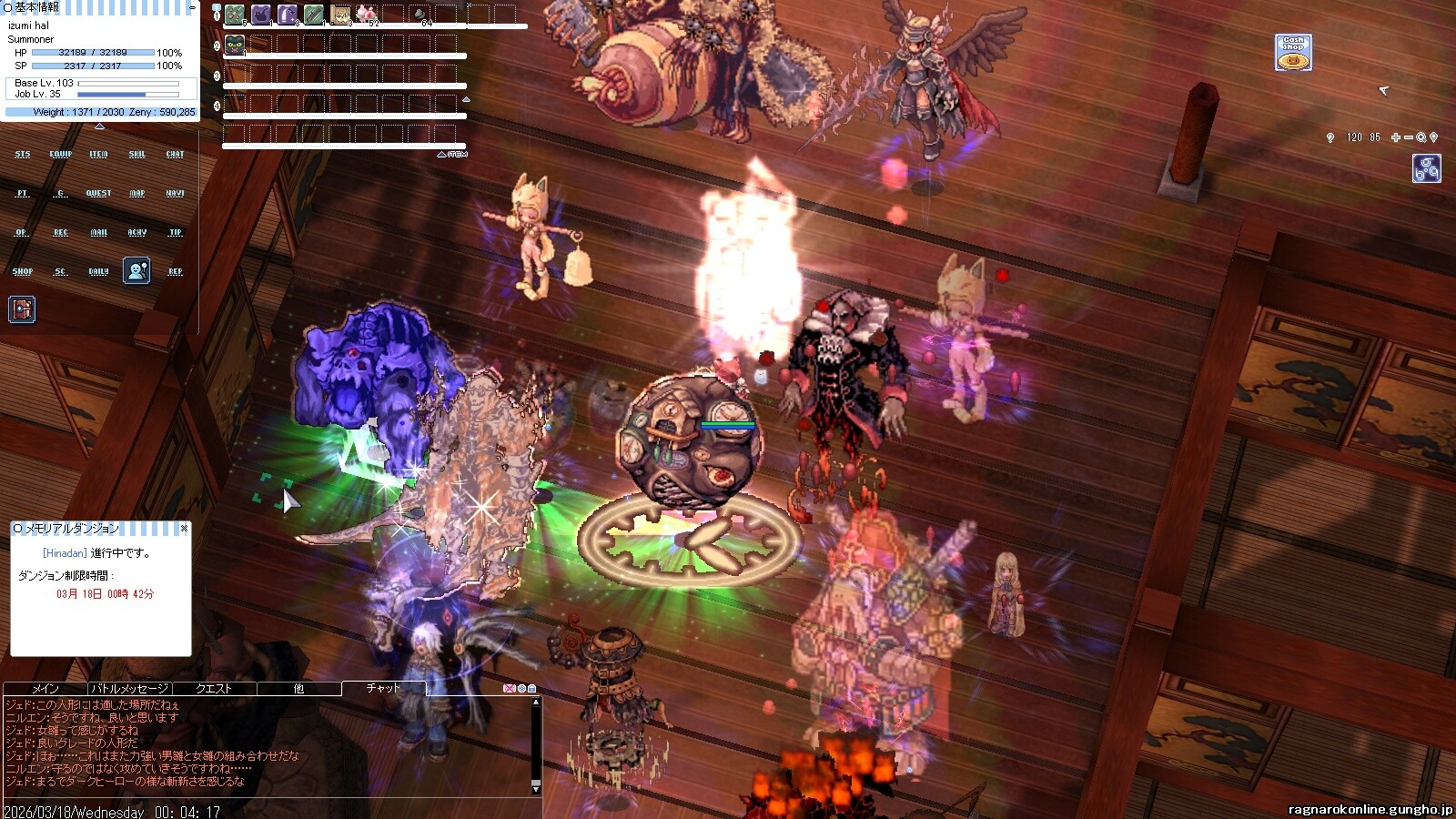Switch to the バトルメッセージ chat tab
This screenshot has width=1456, height=819.
click(x=129, y=689)
